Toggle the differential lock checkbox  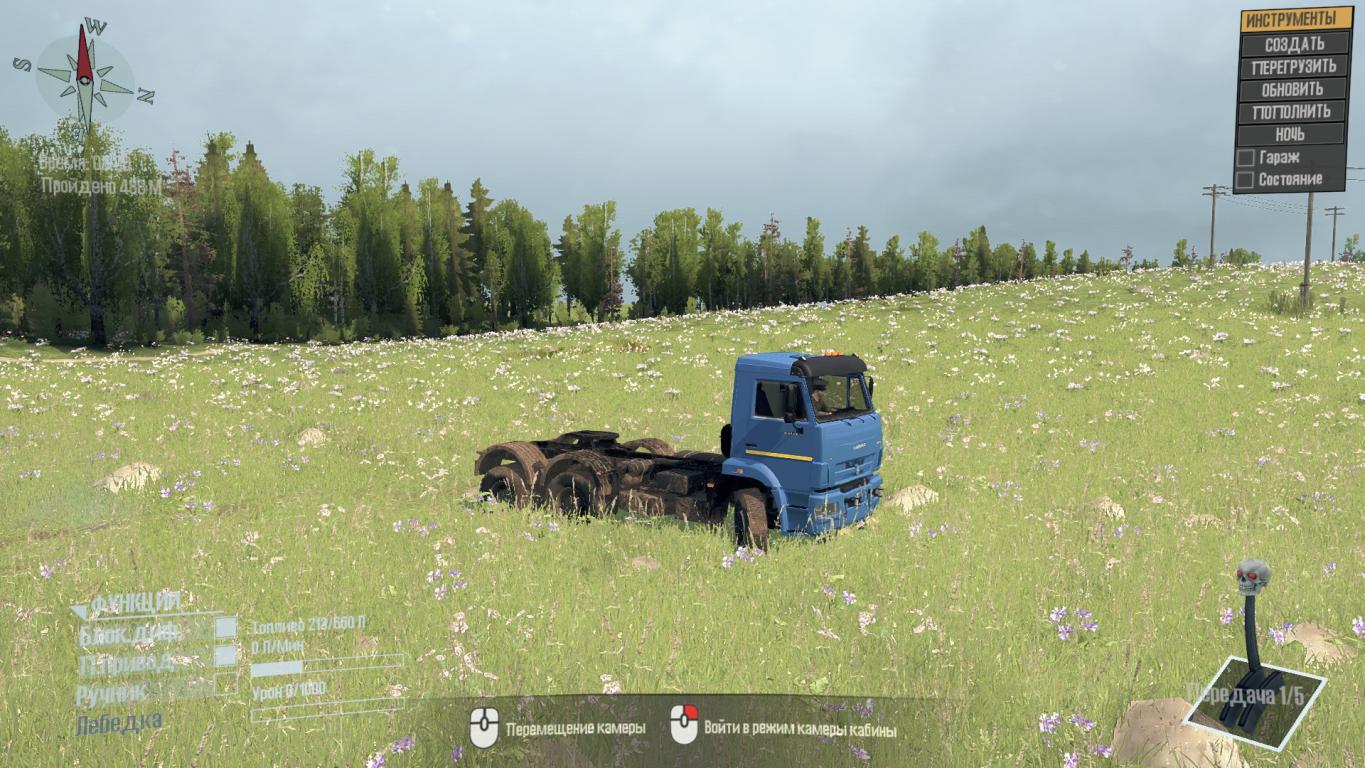point(226,627)
